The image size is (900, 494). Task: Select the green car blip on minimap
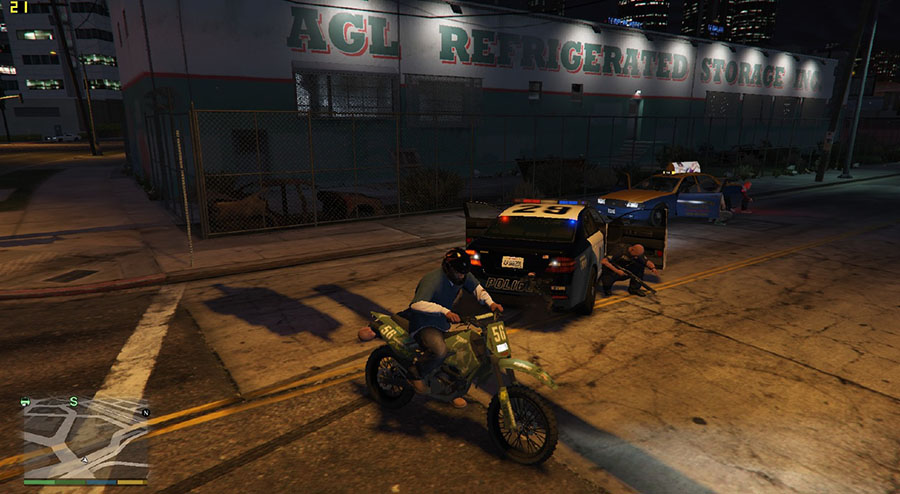click(26, 402)
